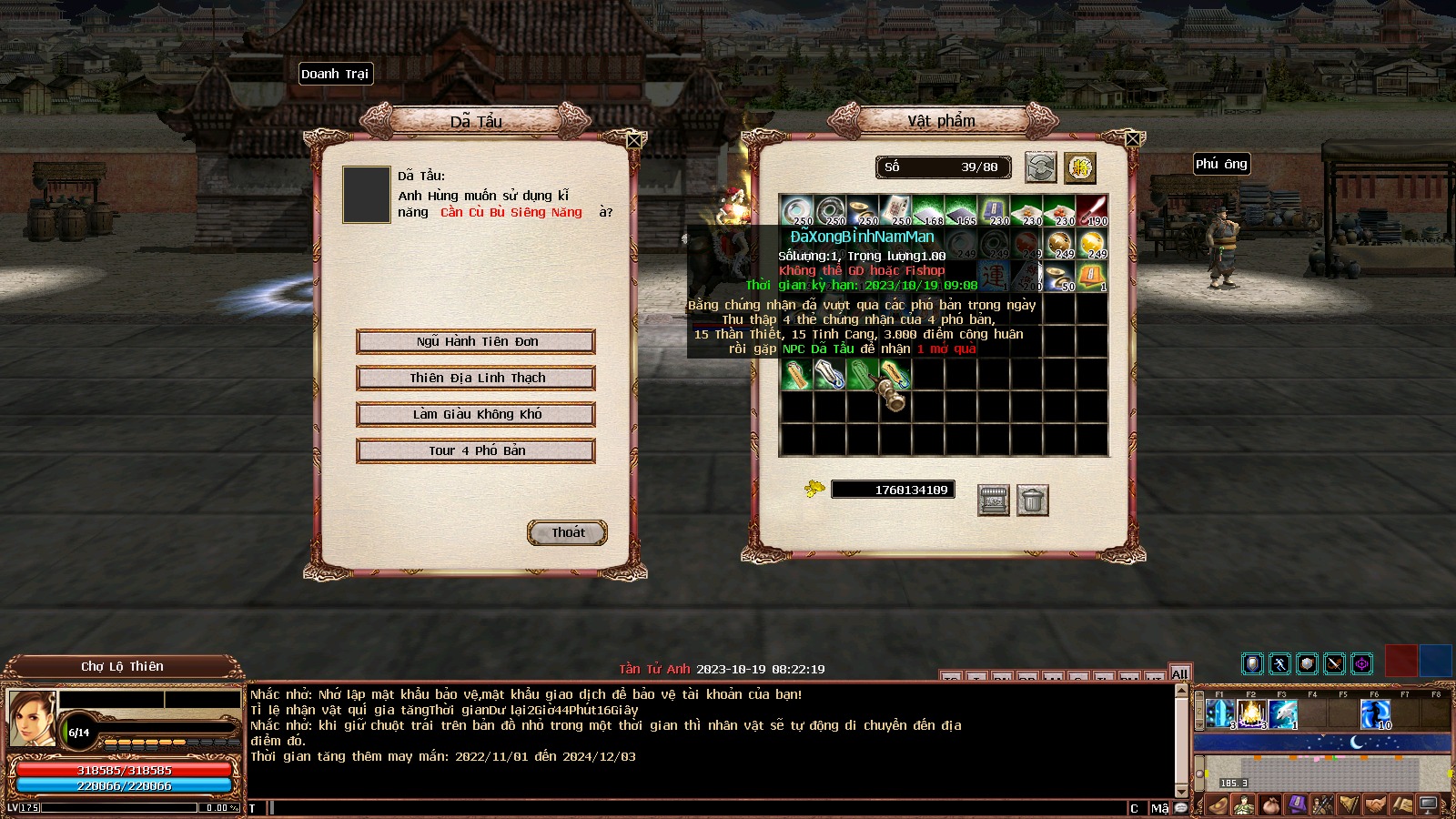This screenshot has width=1456, height=819.
Task: Click the Thoát button to exit dialogue
Action: tap(568, 532)
